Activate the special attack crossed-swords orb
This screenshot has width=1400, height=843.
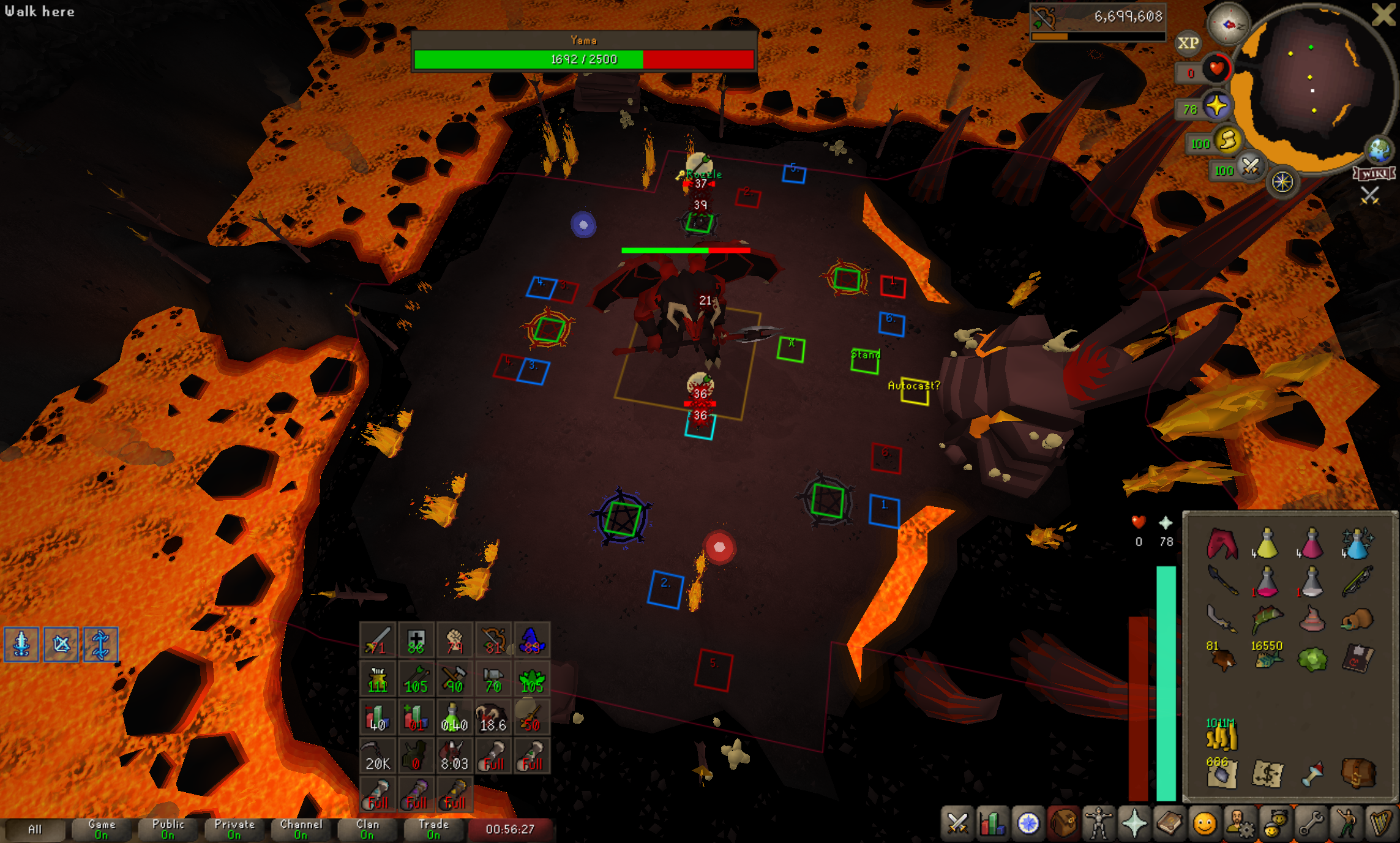tap(1249, 166)
